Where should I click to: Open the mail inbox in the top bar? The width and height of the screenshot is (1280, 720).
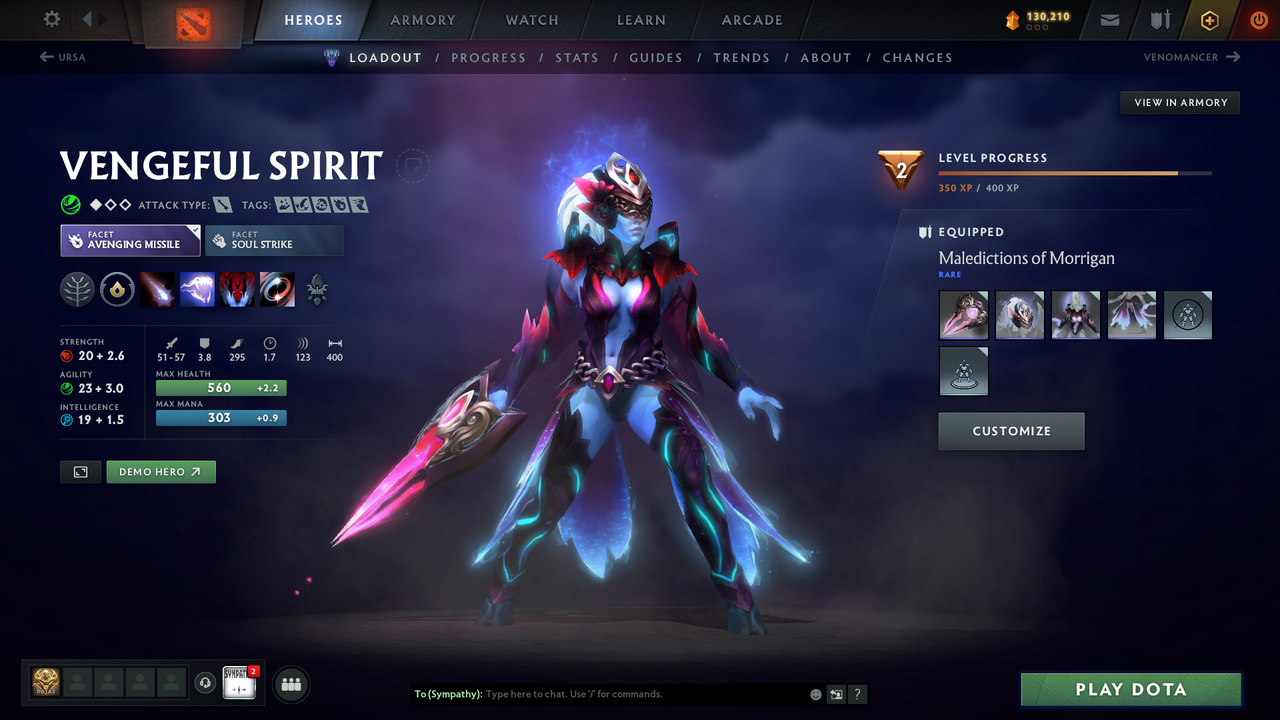click(1108, 20)
